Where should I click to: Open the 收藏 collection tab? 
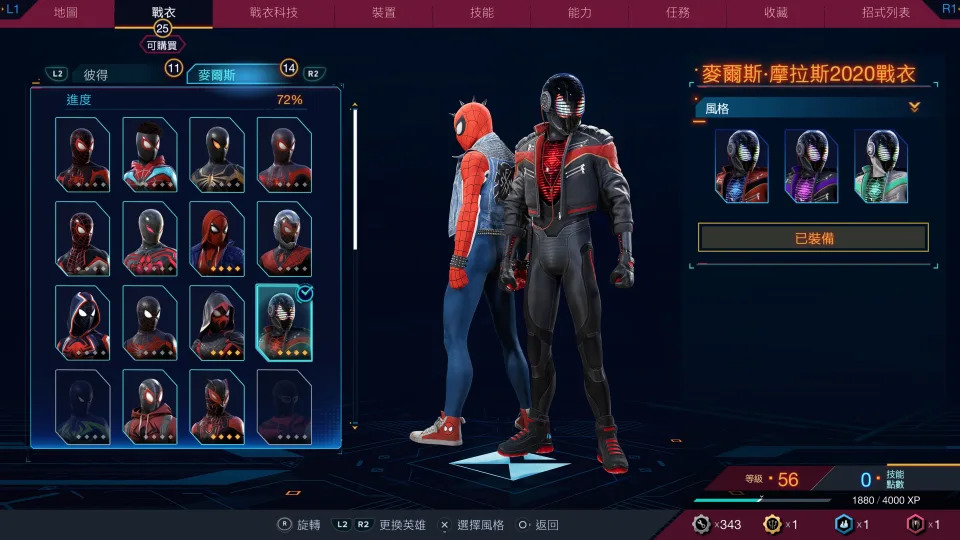[x=776, y=13]
